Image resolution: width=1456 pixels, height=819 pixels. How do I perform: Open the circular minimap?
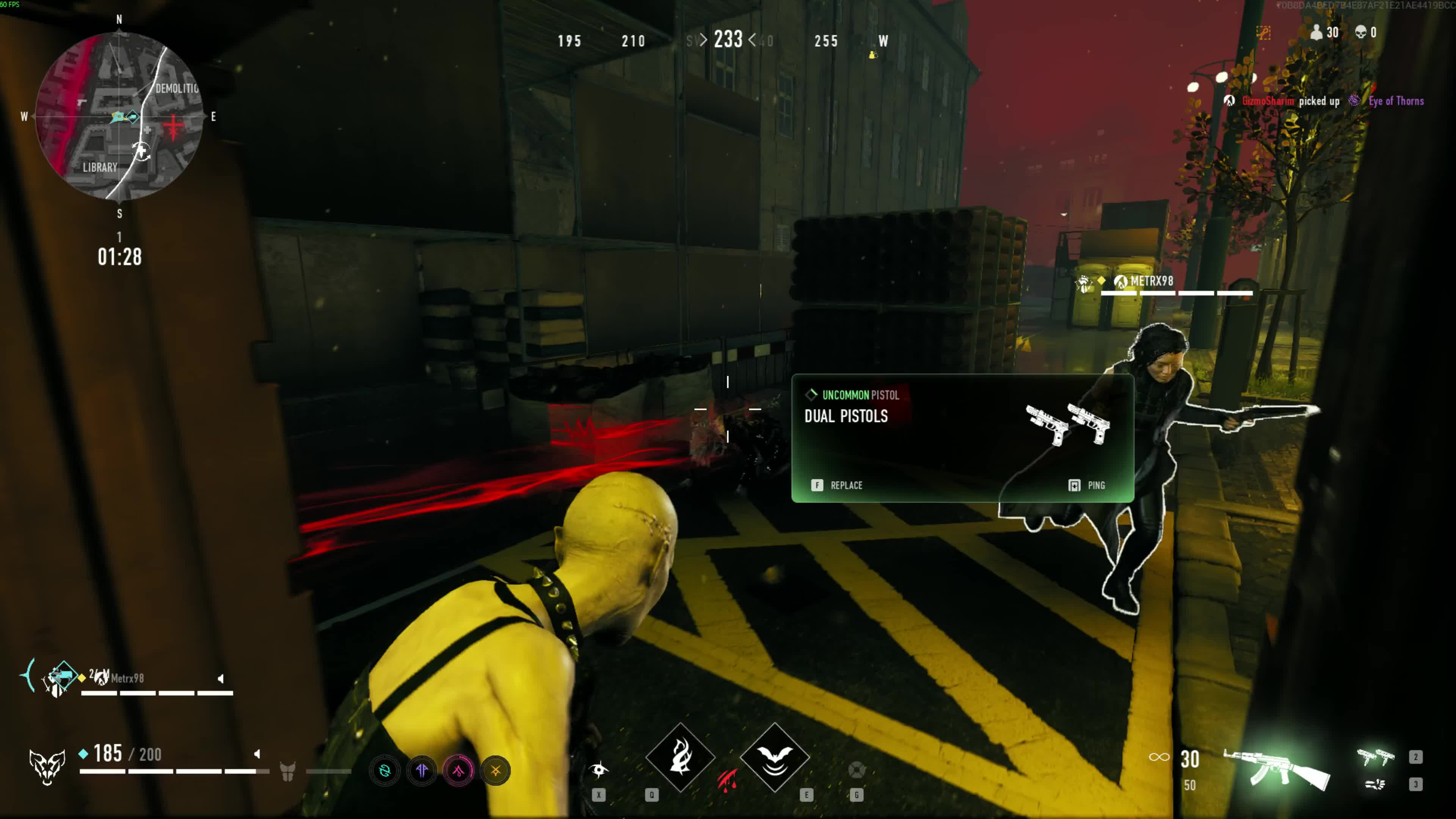(119, 116)
